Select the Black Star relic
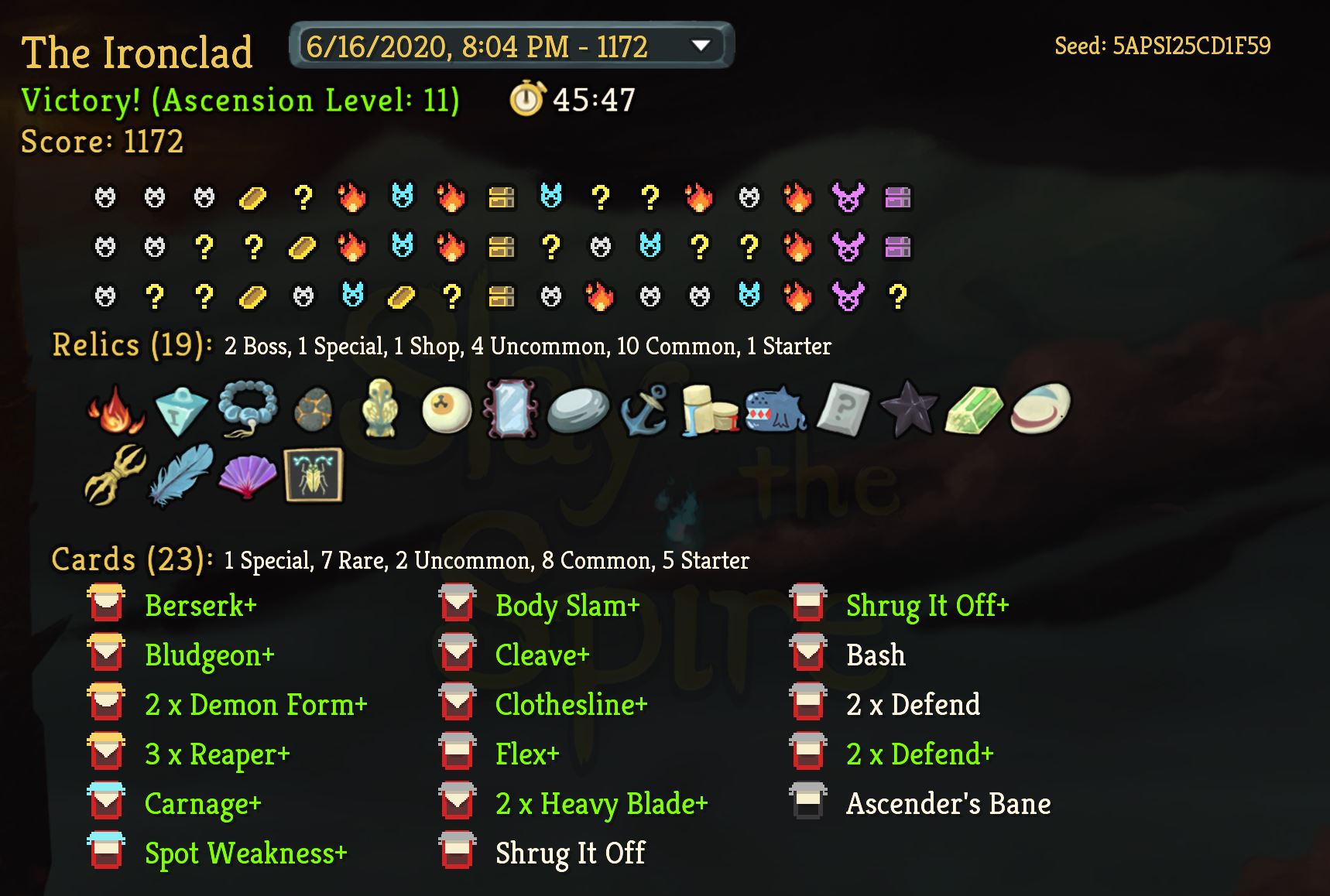The image size is (1330, 896). click(x=907, y=409)
